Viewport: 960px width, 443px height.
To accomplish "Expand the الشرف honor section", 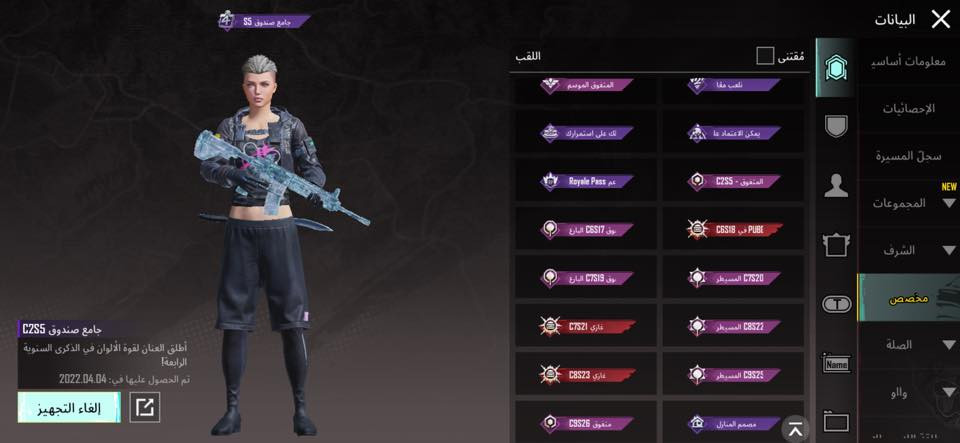I will pyautogui.click(x=908, y=250).
